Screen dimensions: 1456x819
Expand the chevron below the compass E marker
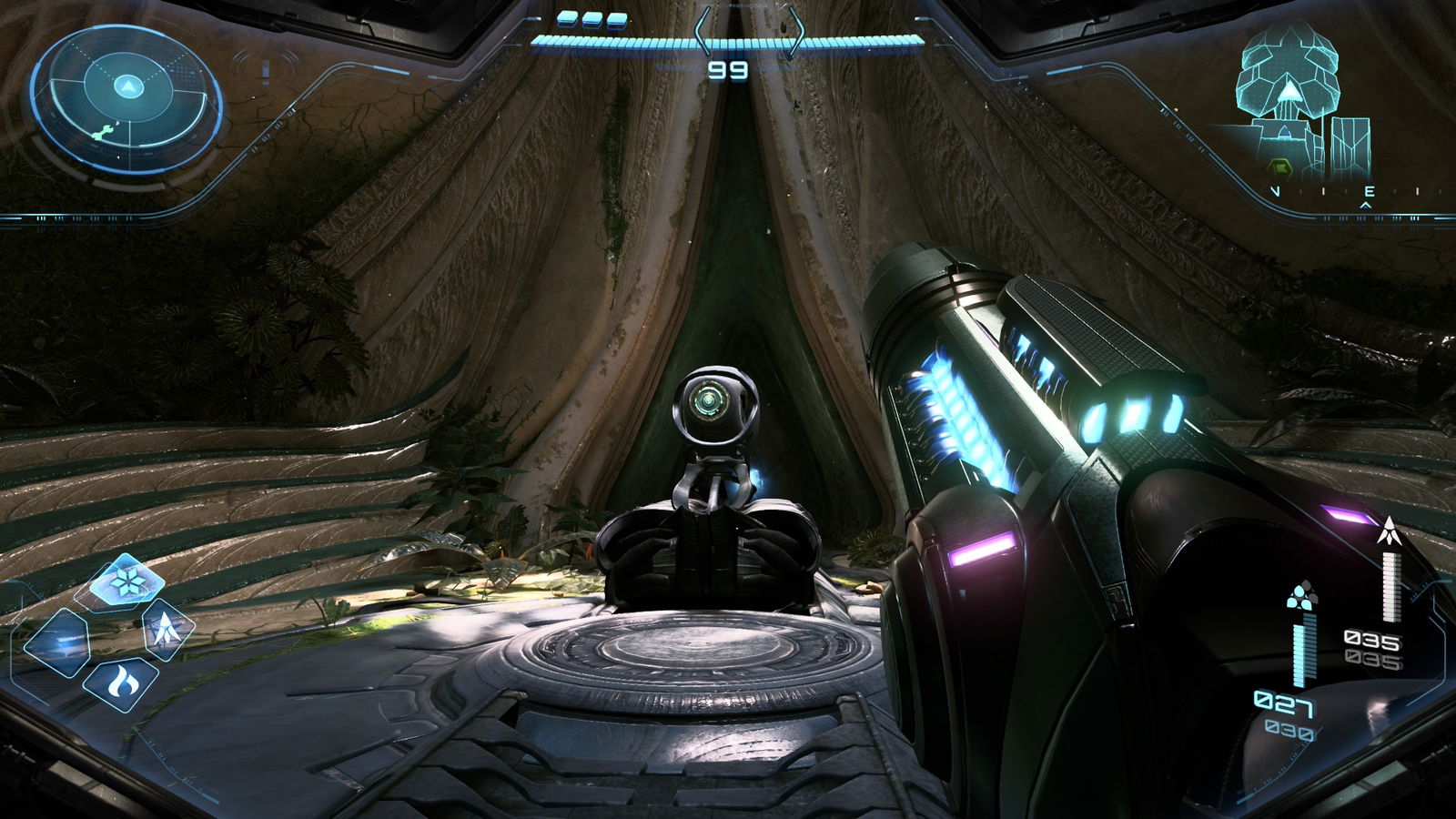click(1365, 206)
